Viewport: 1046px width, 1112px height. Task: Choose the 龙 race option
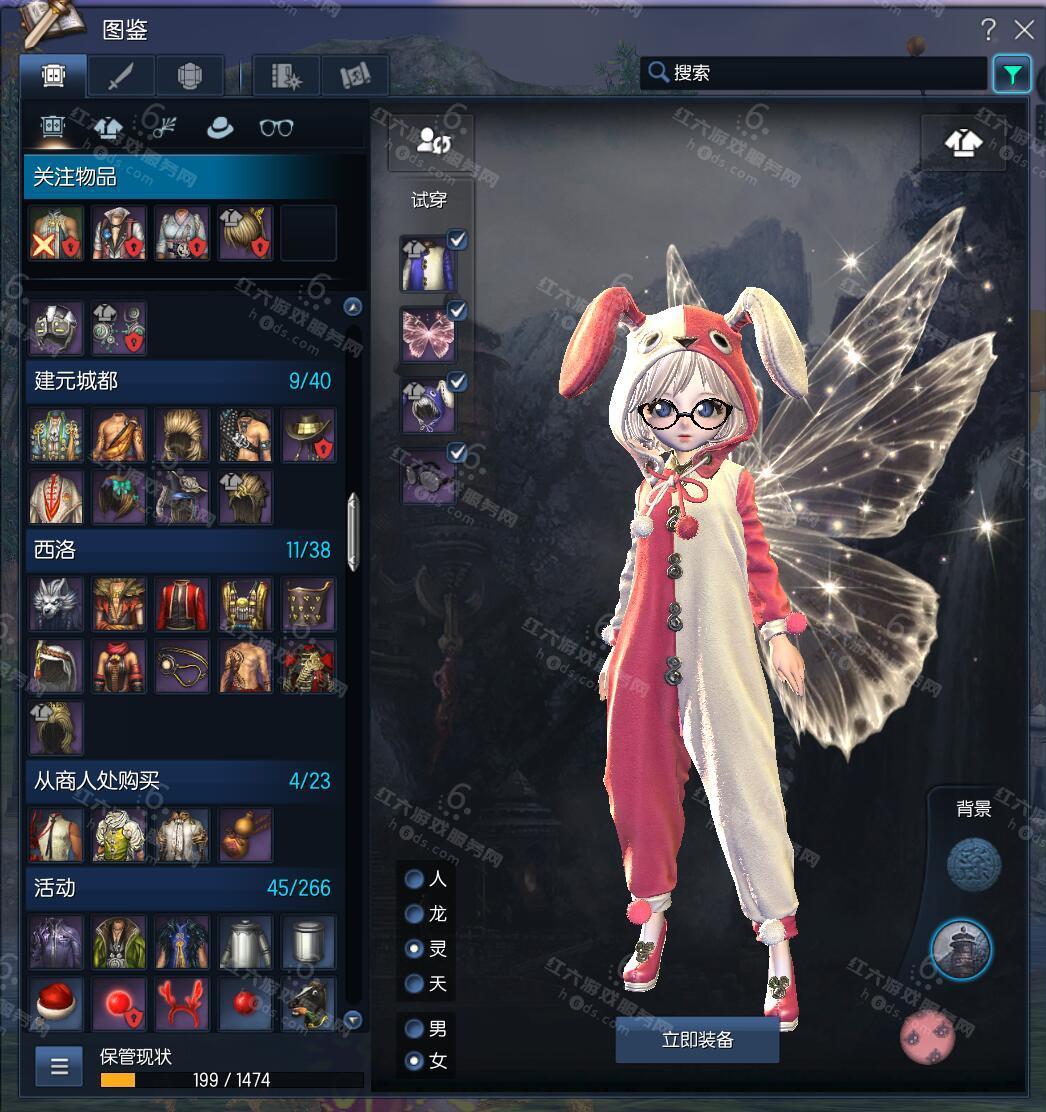coord(414,914)
